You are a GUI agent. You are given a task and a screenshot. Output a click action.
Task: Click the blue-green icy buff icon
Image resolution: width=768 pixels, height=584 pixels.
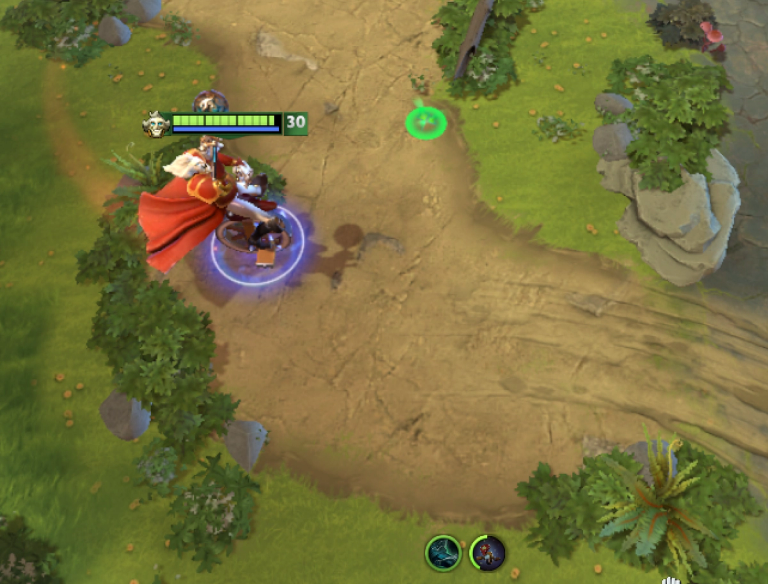[442, 552]
